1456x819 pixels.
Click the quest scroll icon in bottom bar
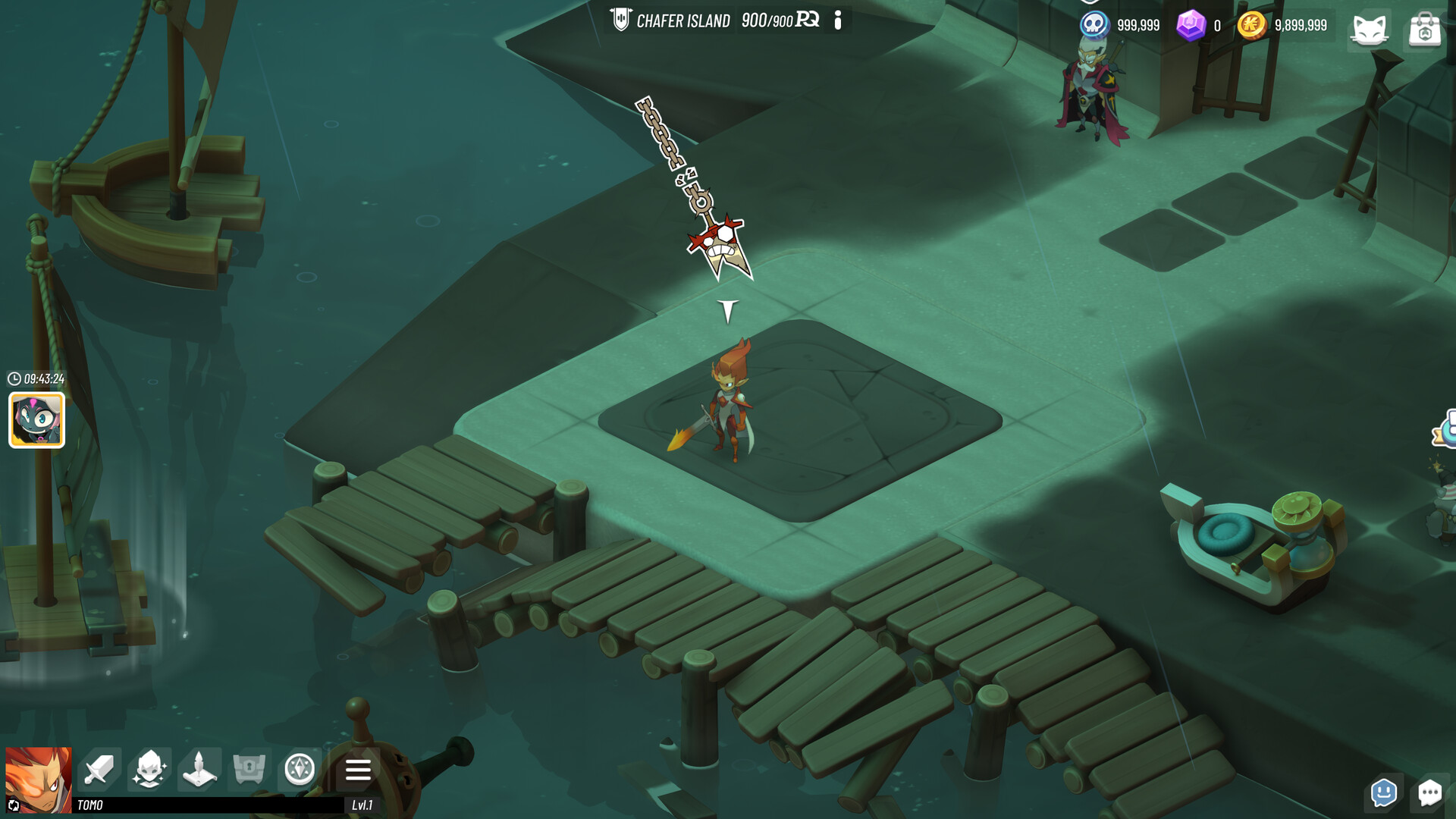(200, 769)
